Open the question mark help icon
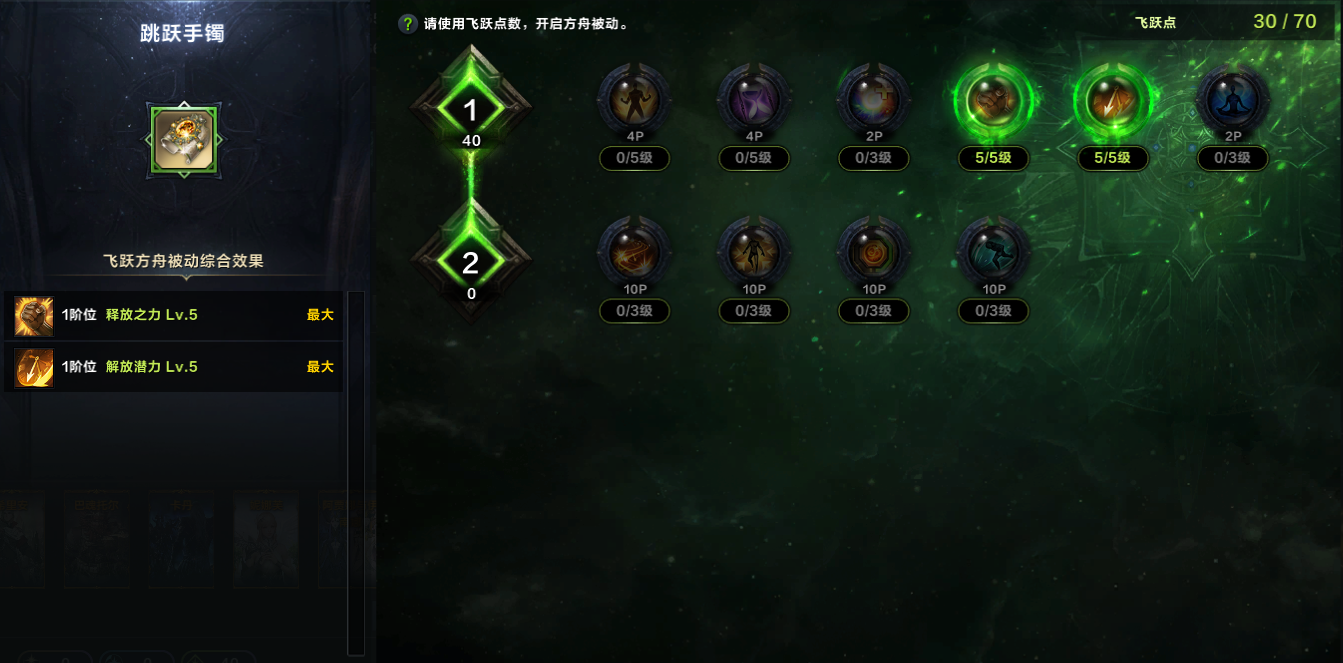1343x663 pixels. [408, 24]
